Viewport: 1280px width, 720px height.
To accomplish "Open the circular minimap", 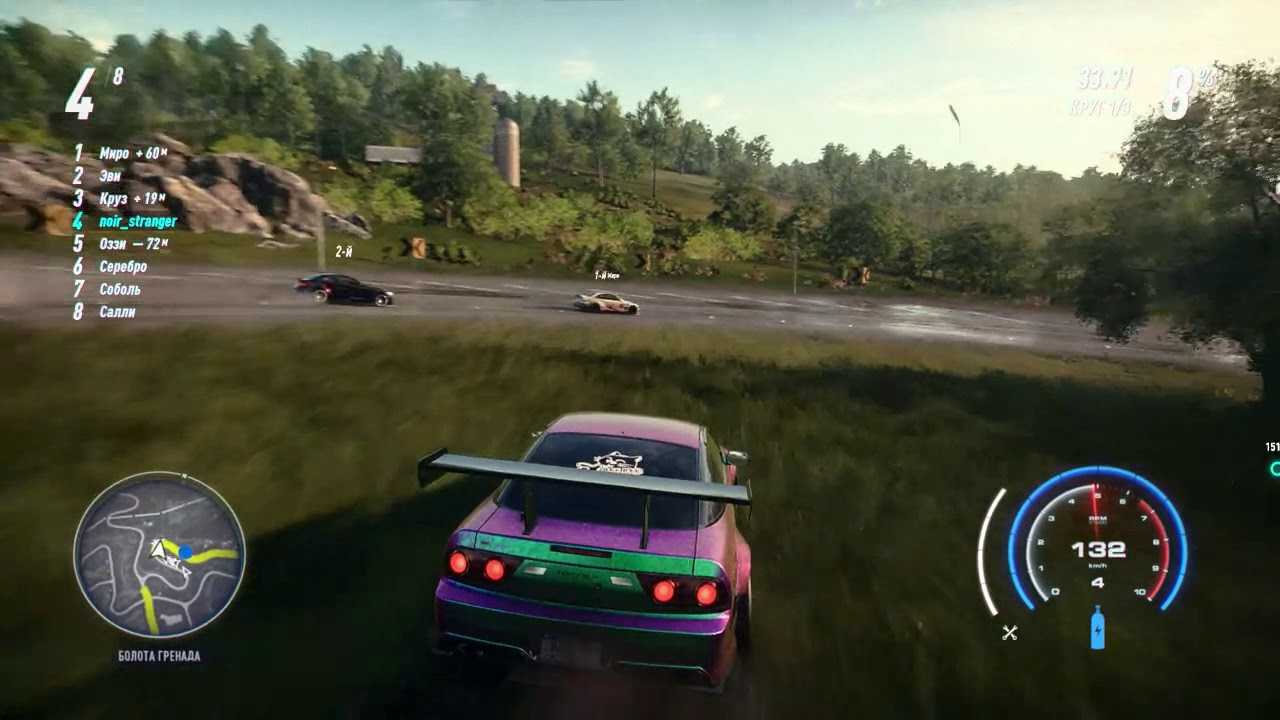I will [x=159, y=556].
